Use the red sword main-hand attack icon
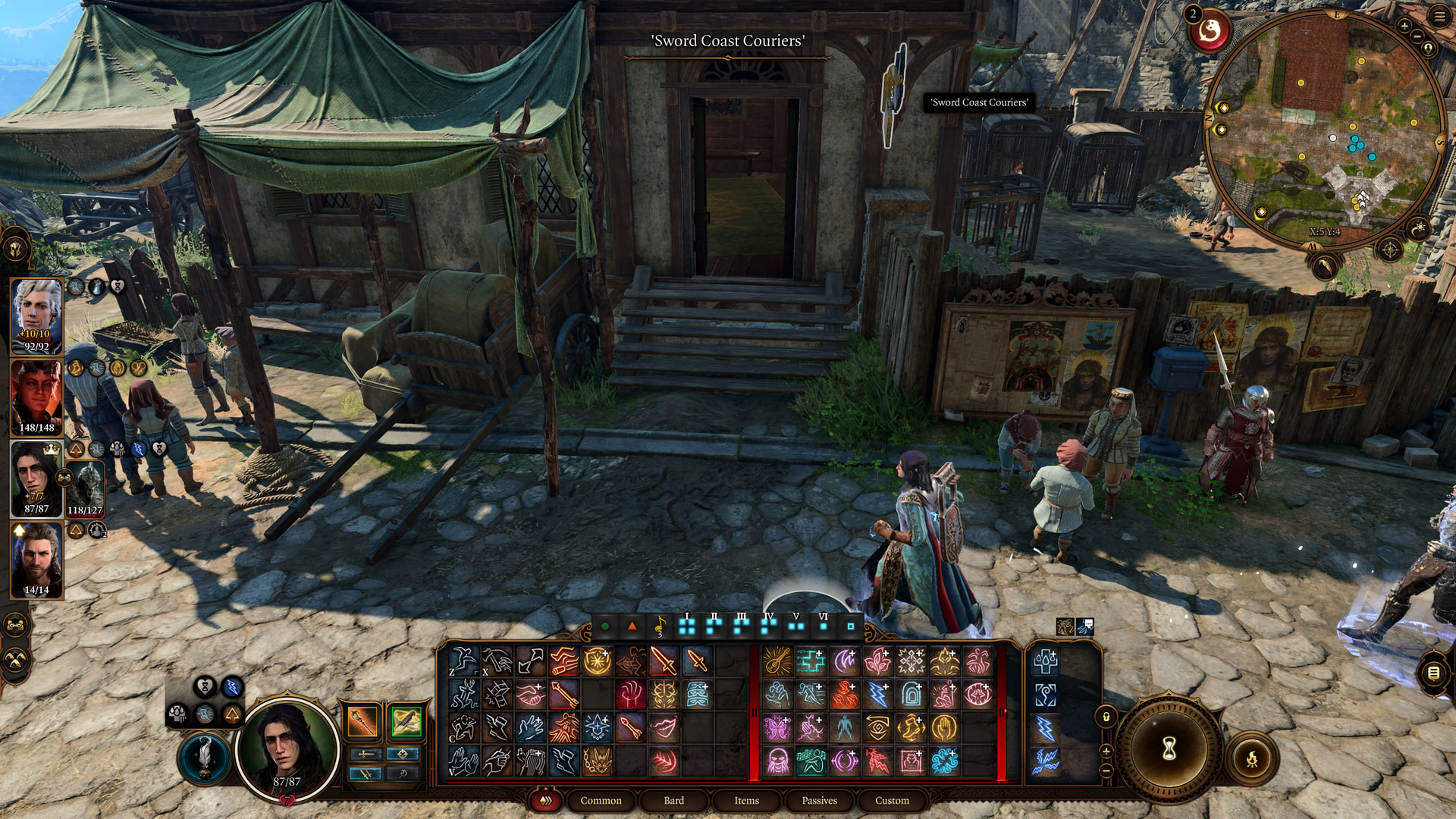This screenshot has width=1456, height=819. point(664,661)
